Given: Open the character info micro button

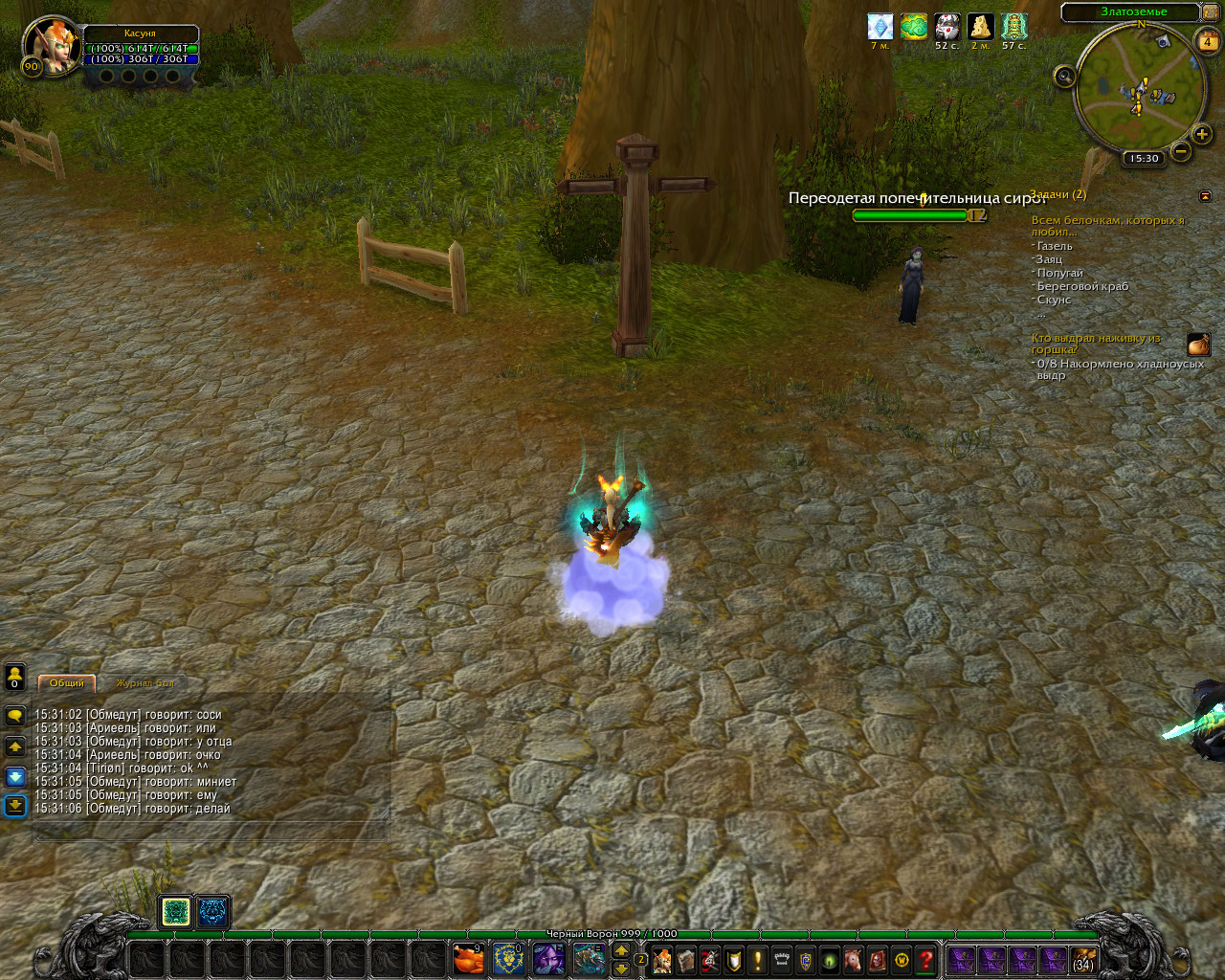Looking at the screenshot, I should (662, 959).
